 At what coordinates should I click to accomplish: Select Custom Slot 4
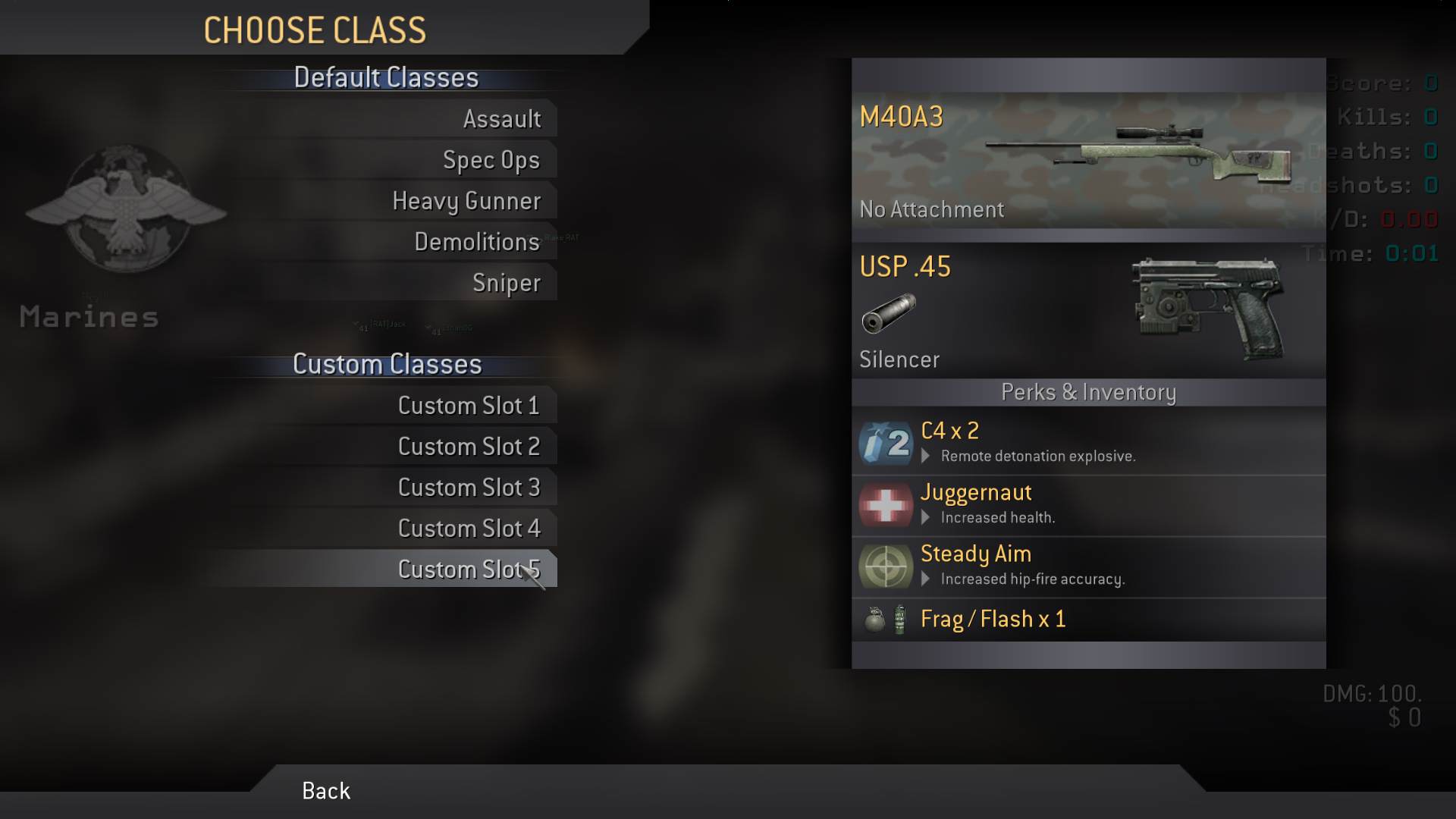469,529
